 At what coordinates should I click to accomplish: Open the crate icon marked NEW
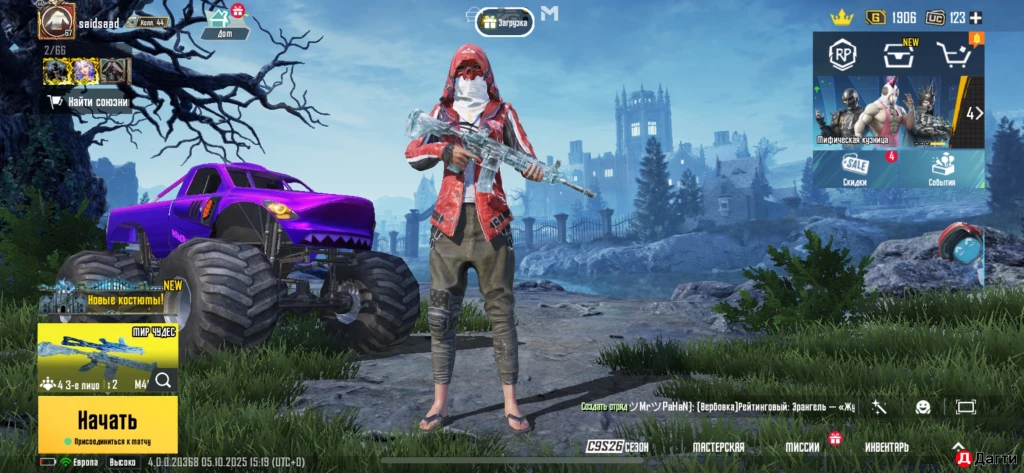[898, 55]
